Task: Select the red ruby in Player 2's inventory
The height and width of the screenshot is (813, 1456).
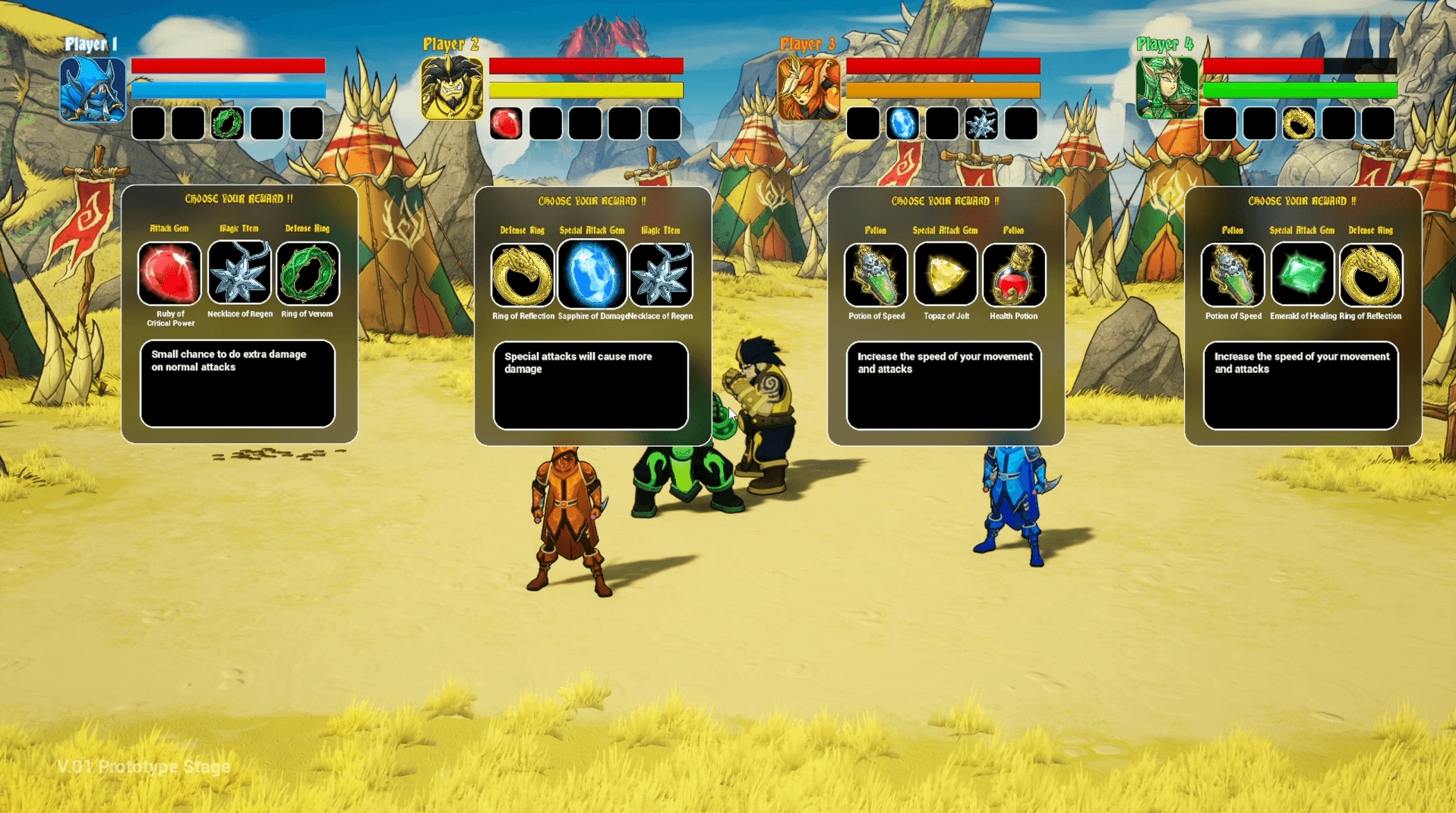Action: [506, 124]
